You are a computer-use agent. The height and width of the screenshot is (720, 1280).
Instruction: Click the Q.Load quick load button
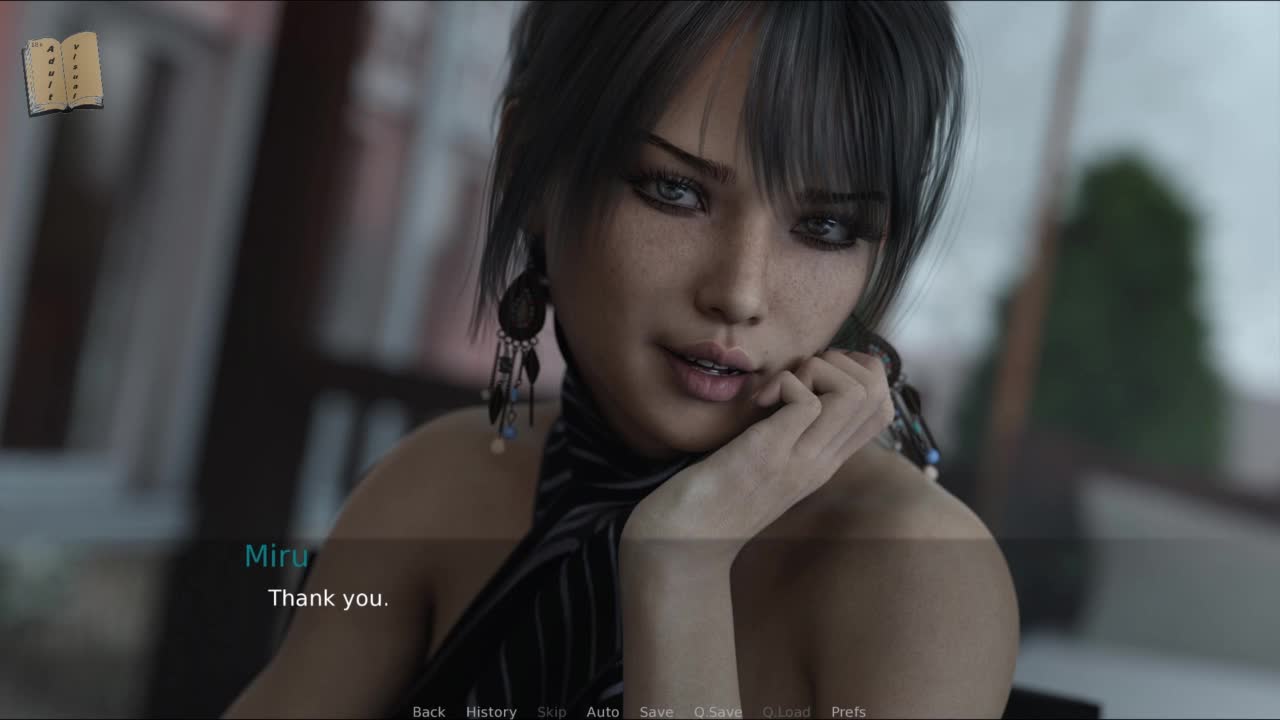tap(786, 711)
